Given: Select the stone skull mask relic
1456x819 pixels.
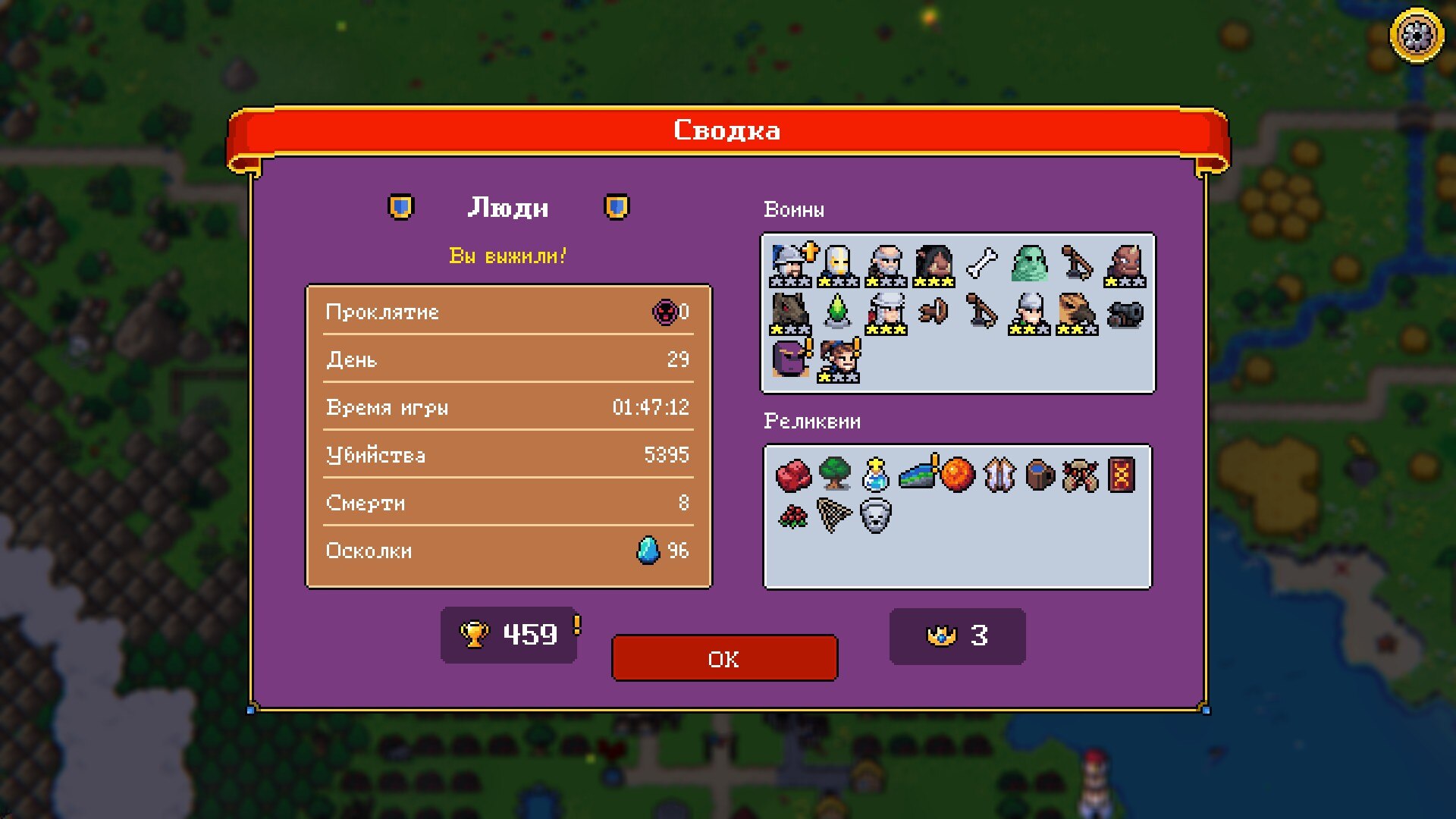Looking at the screenshot, I should 875,517.
